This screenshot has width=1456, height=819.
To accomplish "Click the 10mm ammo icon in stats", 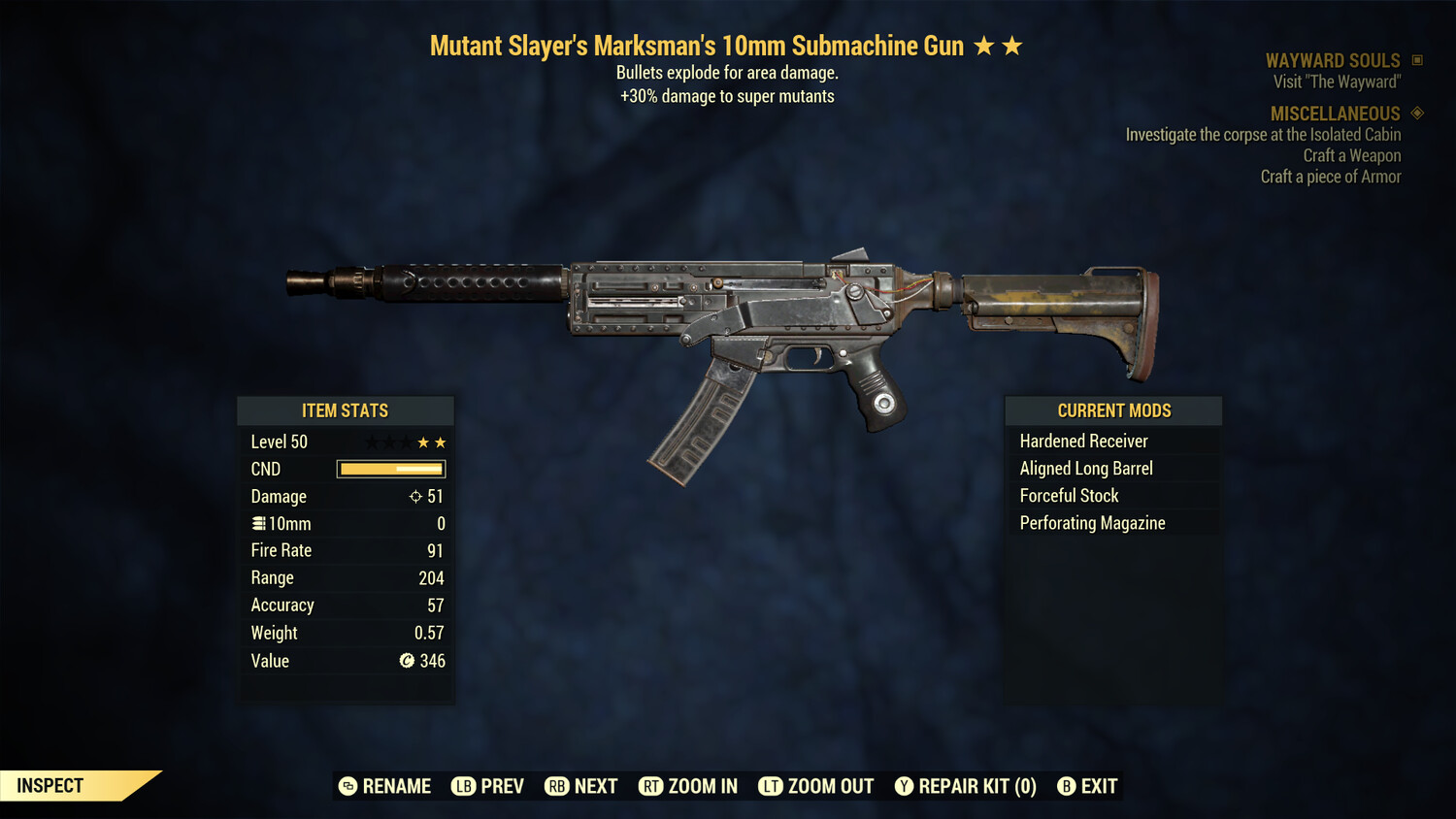I will [258, 523].
